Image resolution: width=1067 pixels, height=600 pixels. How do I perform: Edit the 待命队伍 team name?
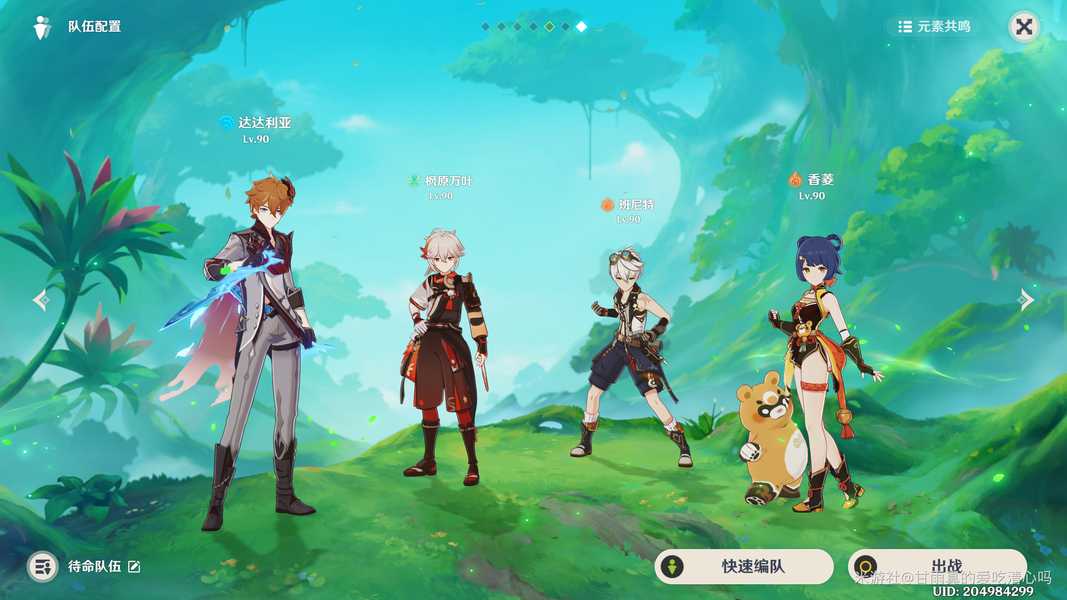pyautogui.click(x=134, y=567)
